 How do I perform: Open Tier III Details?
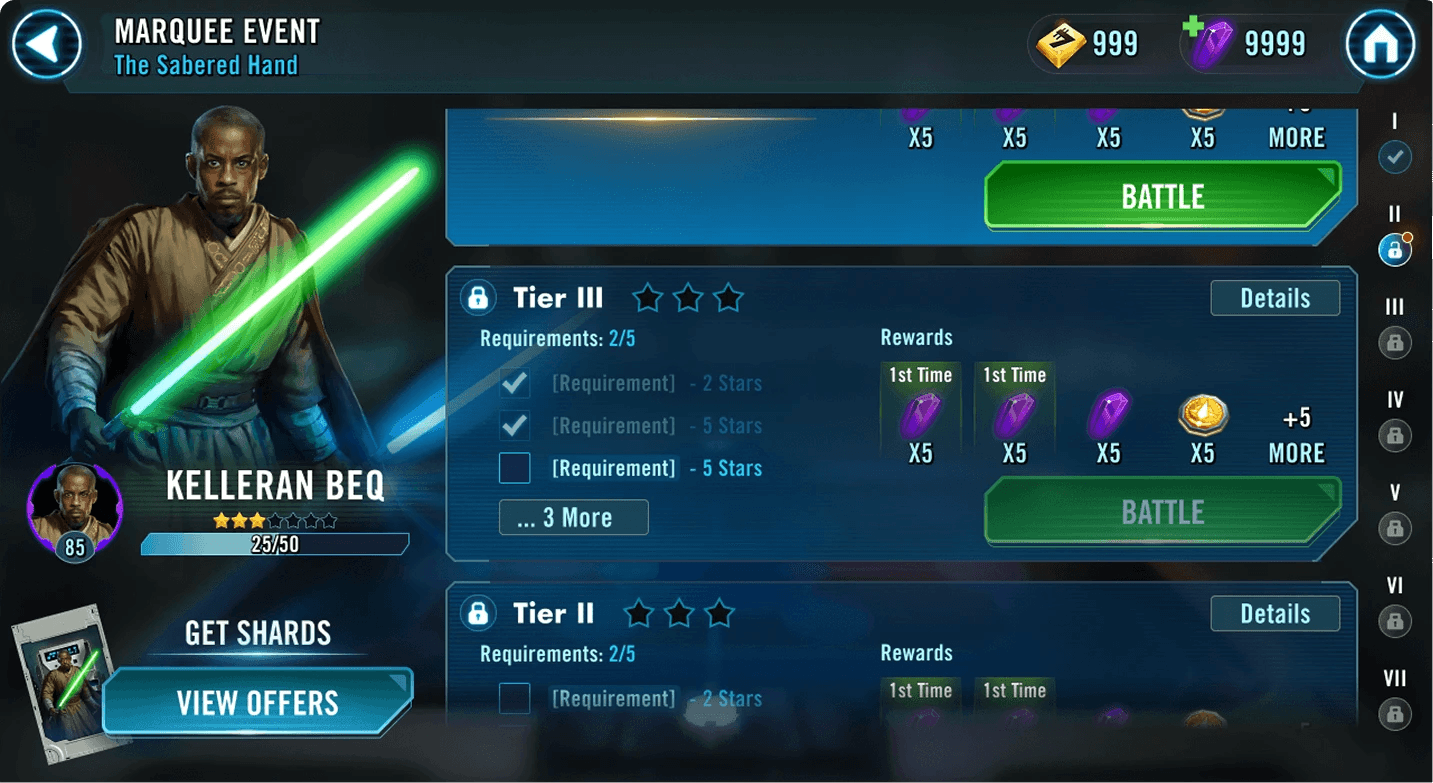tap(1274, 298)
